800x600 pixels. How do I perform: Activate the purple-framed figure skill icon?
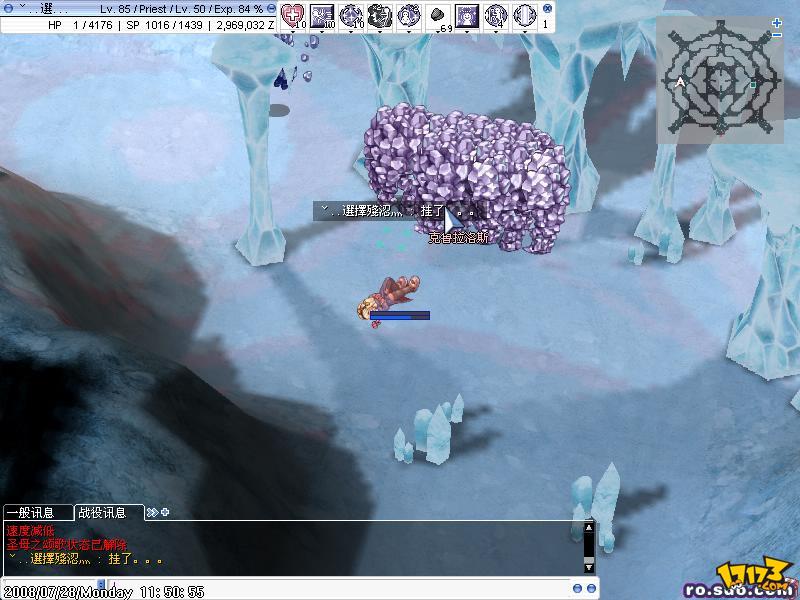(467, 15)
